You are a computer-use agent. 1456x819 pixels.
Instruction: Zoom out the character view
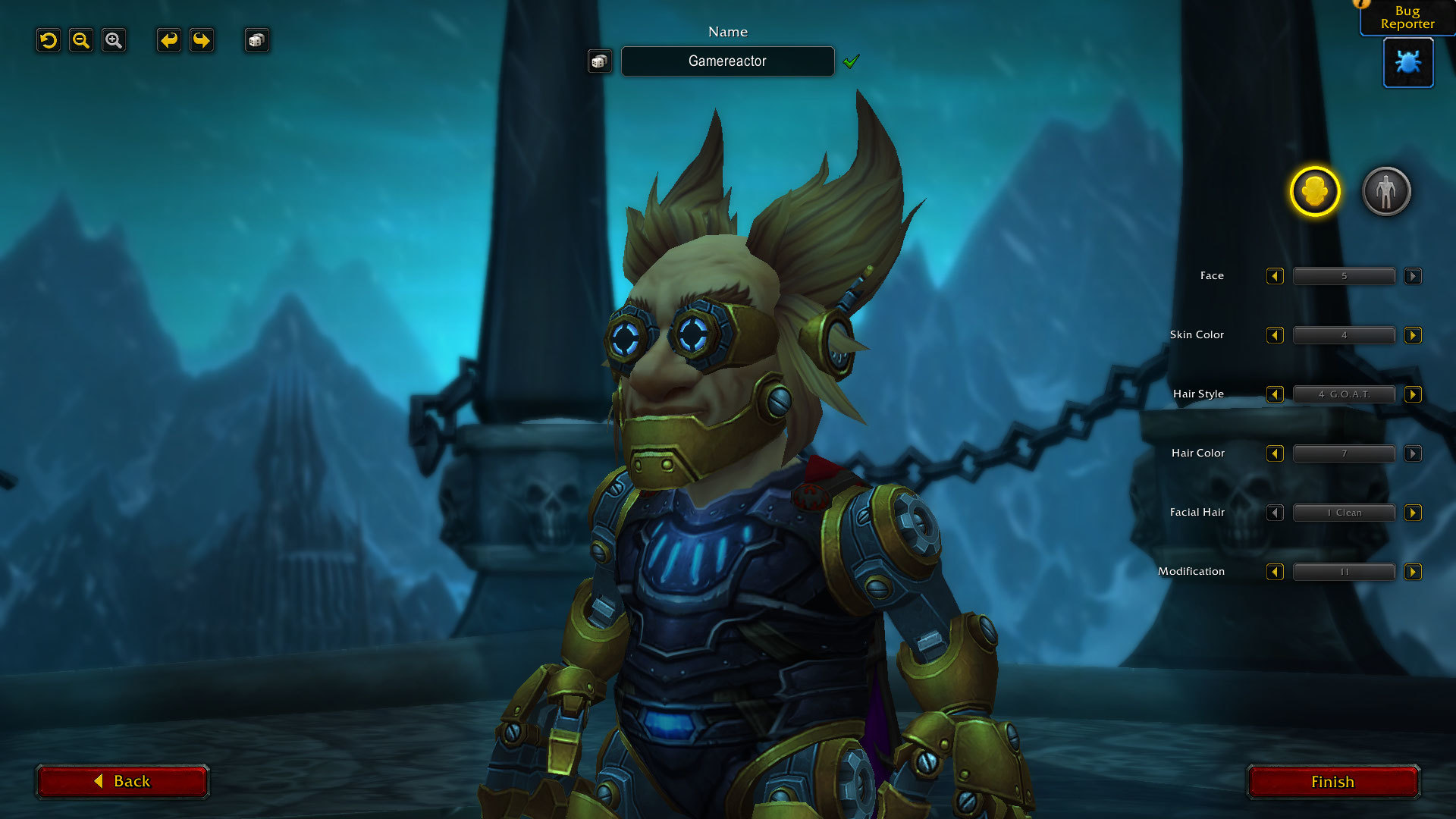(x=81, y=40)
